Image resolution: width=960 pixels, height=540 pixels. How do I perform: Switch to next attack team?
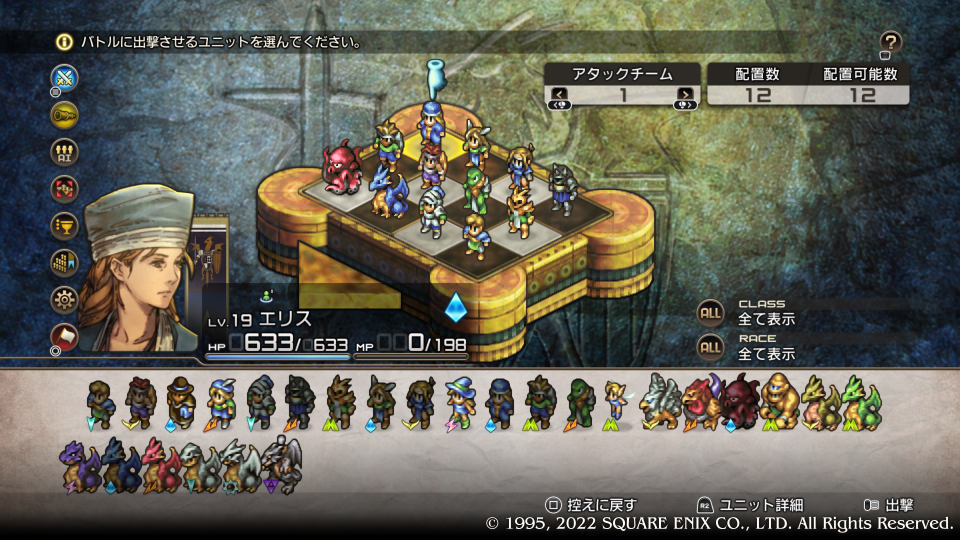tap(685, 96)
